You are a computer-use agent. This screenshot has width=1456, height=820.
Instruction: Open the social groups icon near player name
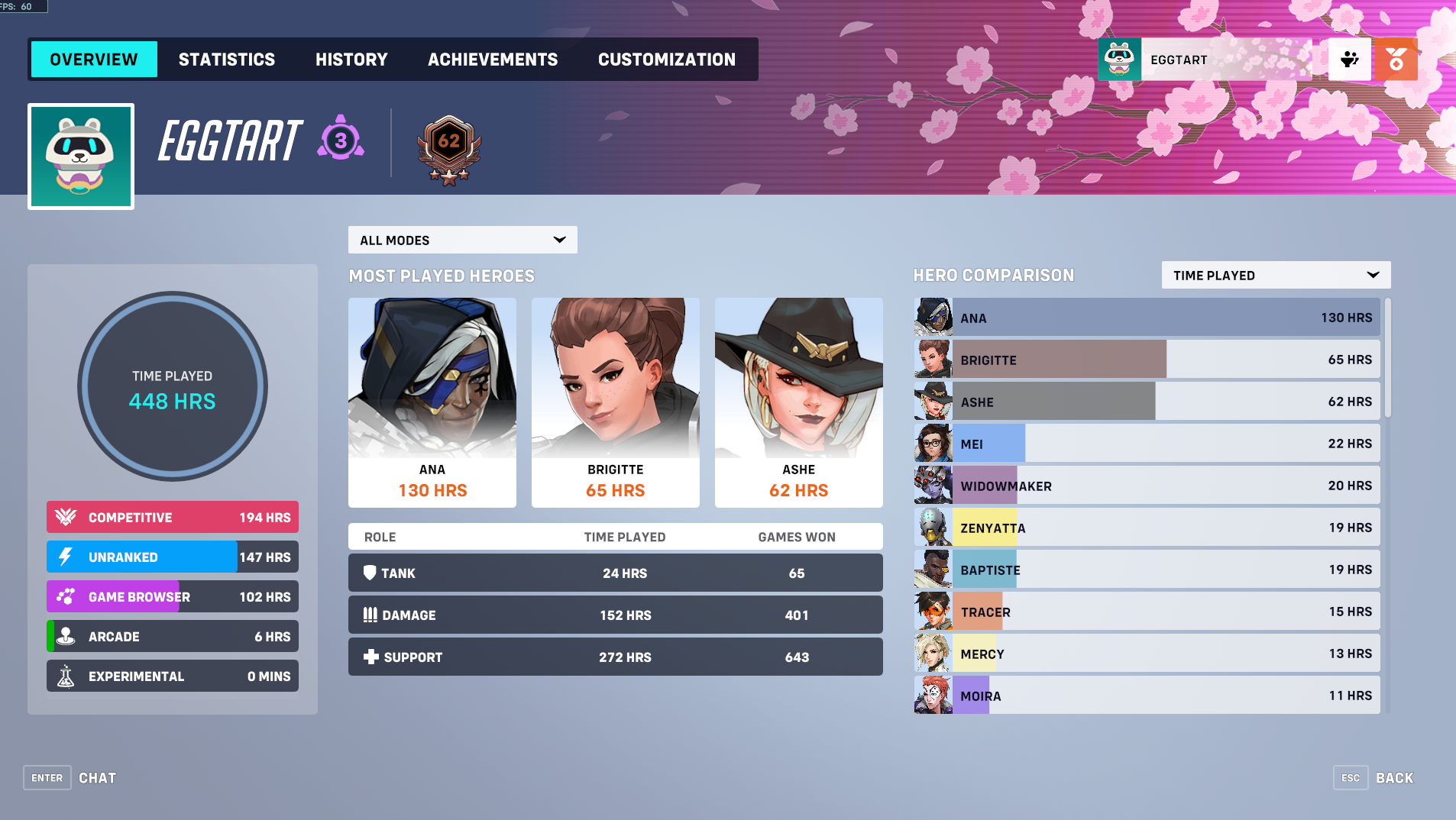1349,59
